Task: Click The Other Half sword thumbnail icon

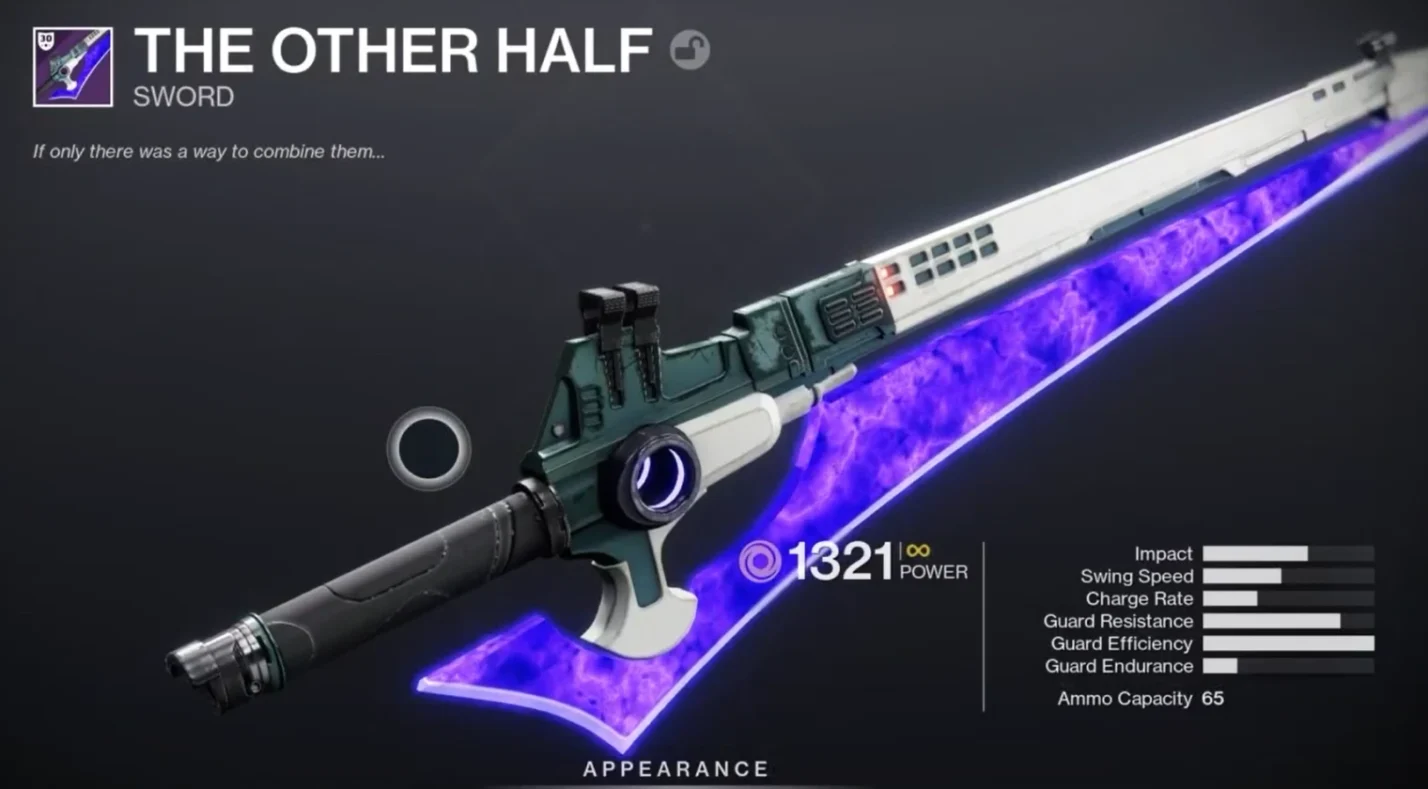Action: click(72, 66)
